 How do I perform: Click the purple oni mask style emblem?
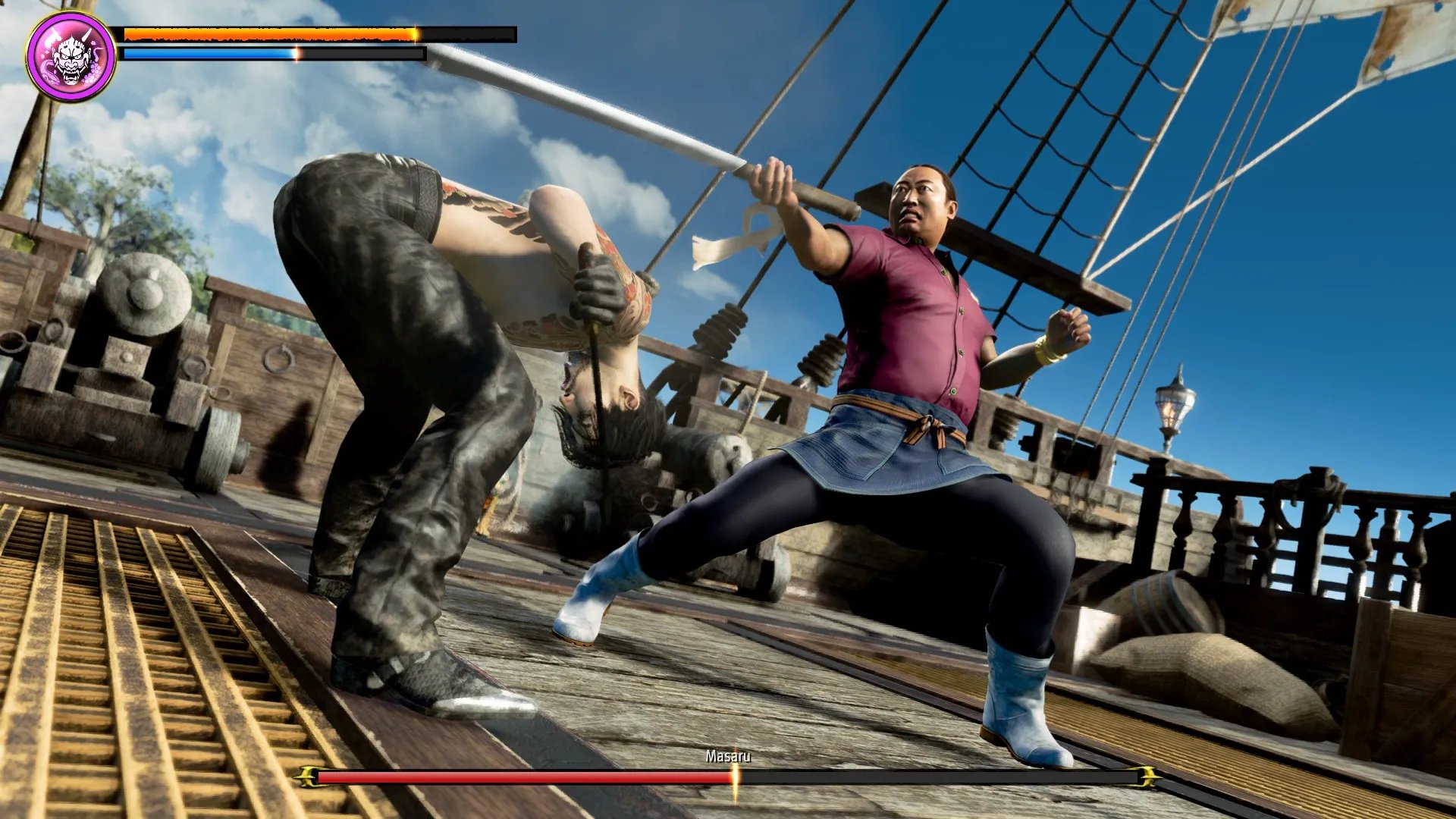(71, 56)
